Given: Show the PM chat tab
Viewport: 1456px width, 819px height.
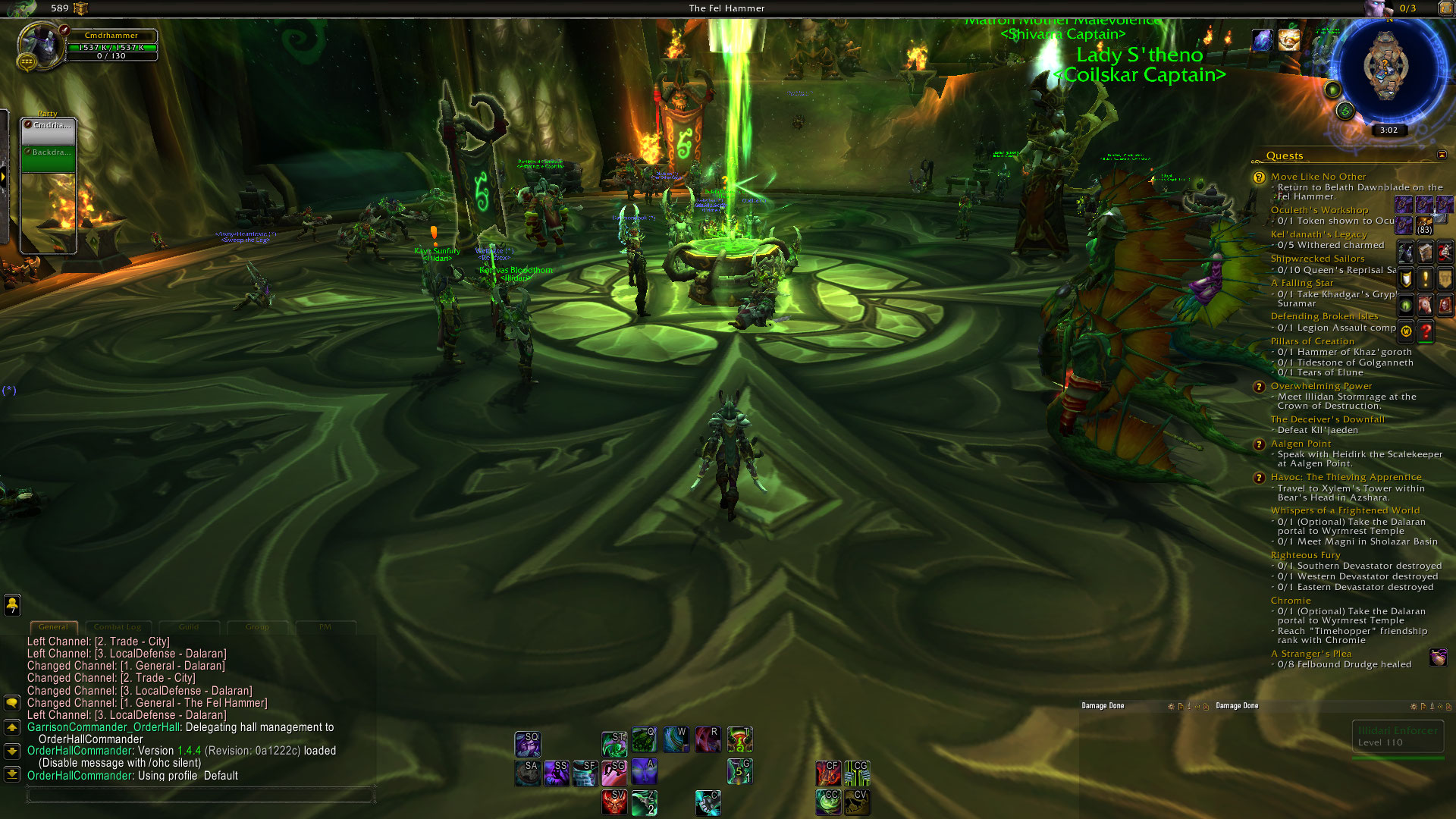Looking at the screenshot, I should [325, 627].
